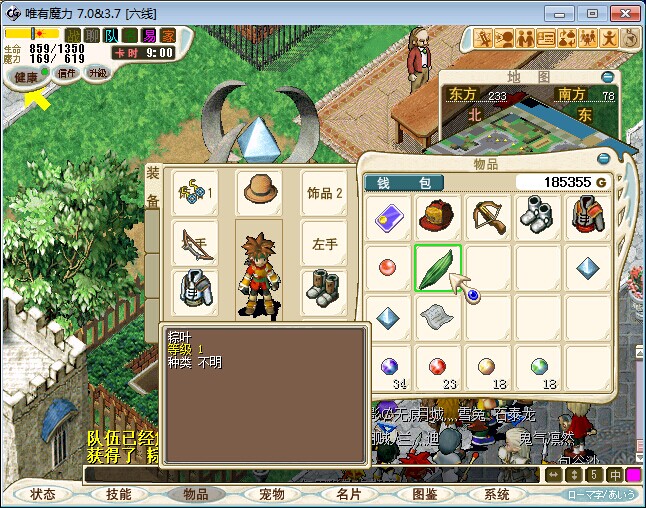Click the 健康 health button

click(x=27, y=77)
